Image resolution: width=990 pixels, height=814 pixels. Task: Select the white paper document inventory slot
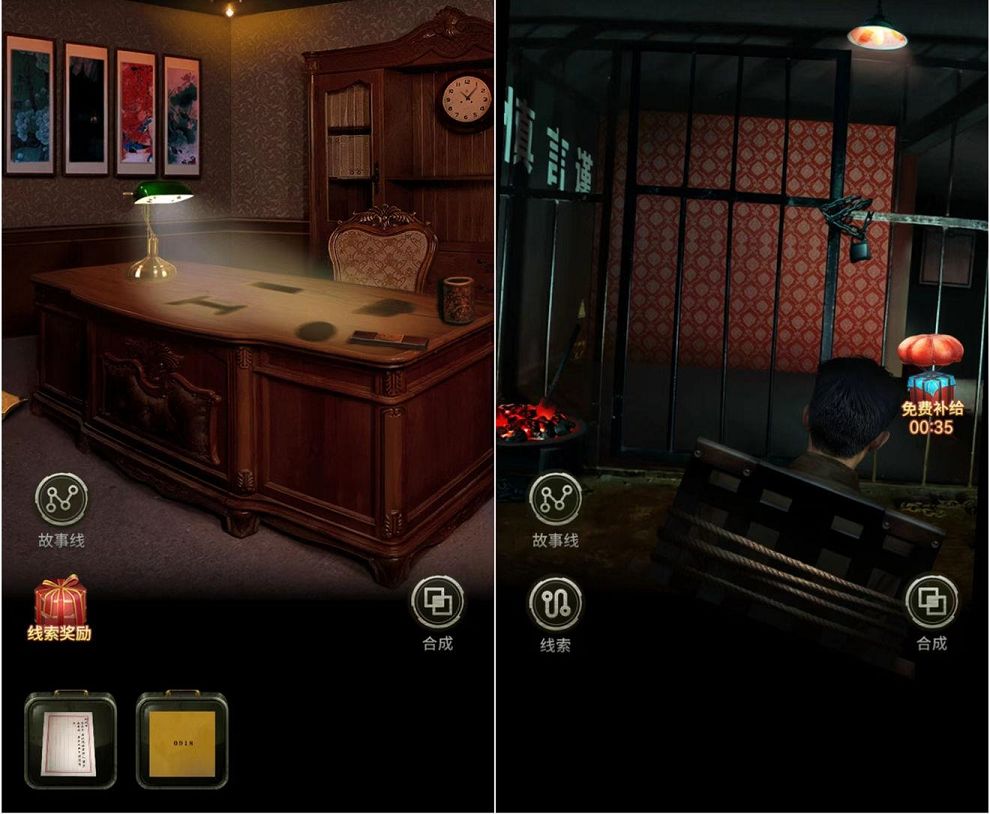70,739
